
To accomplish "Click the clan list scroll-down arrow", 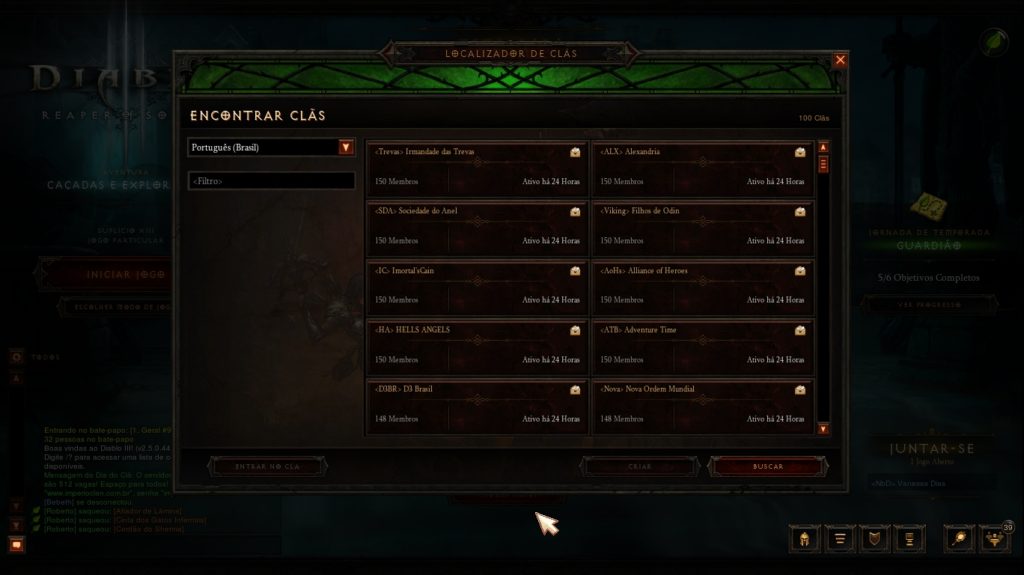I will coord(823,429).
